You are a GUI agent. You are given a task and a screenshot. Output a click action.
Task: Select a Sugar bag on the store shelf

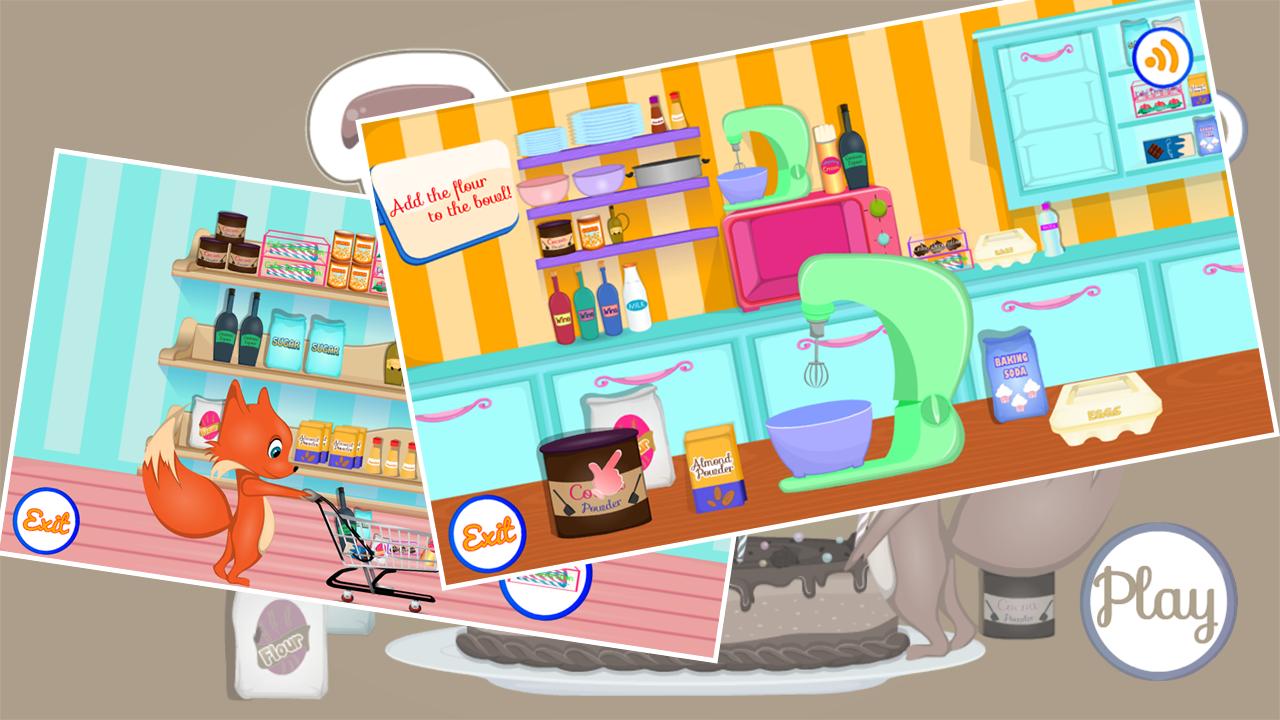285,340
